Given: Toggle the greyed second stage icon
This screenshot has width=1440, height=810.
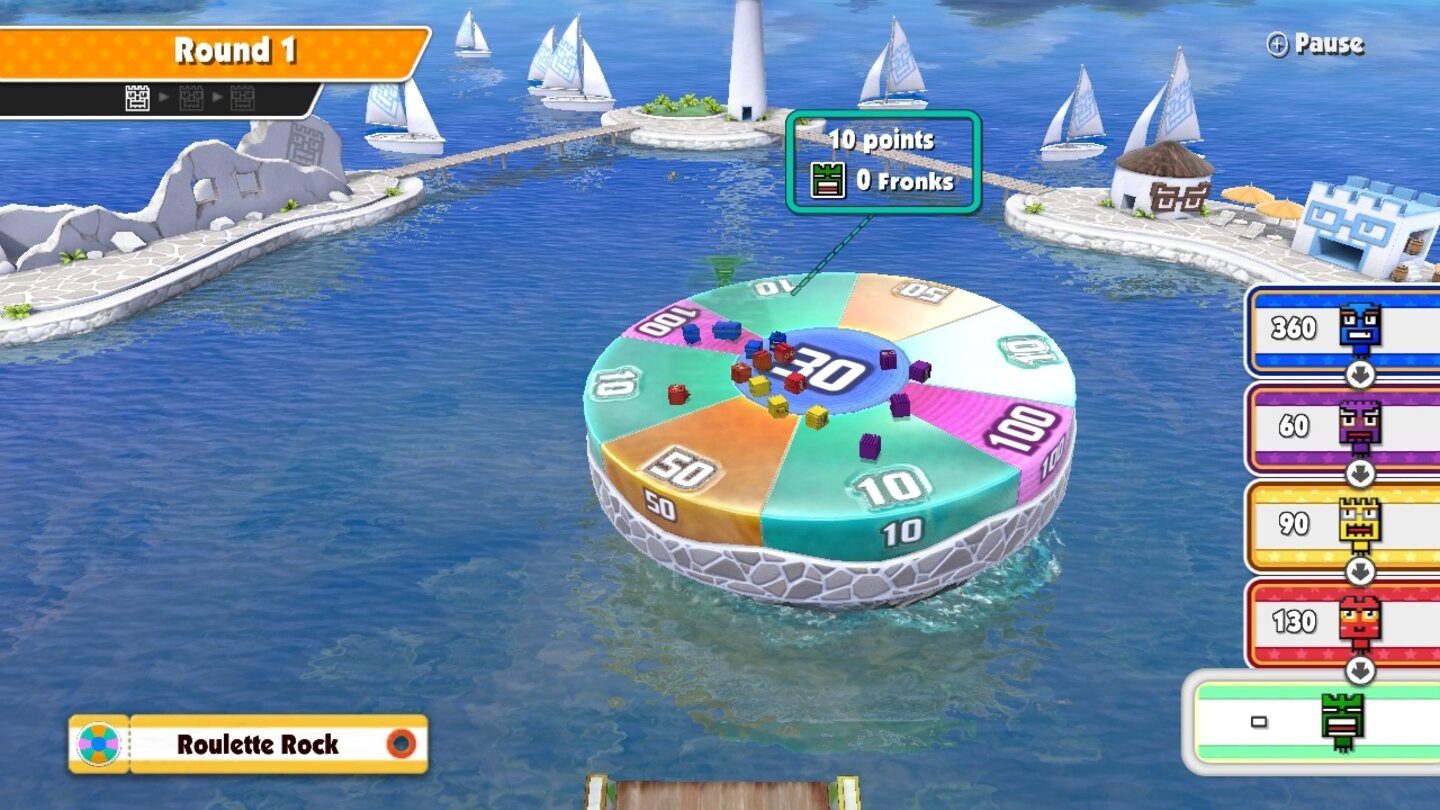Looking at the screenshot, I should coord(189,98).
